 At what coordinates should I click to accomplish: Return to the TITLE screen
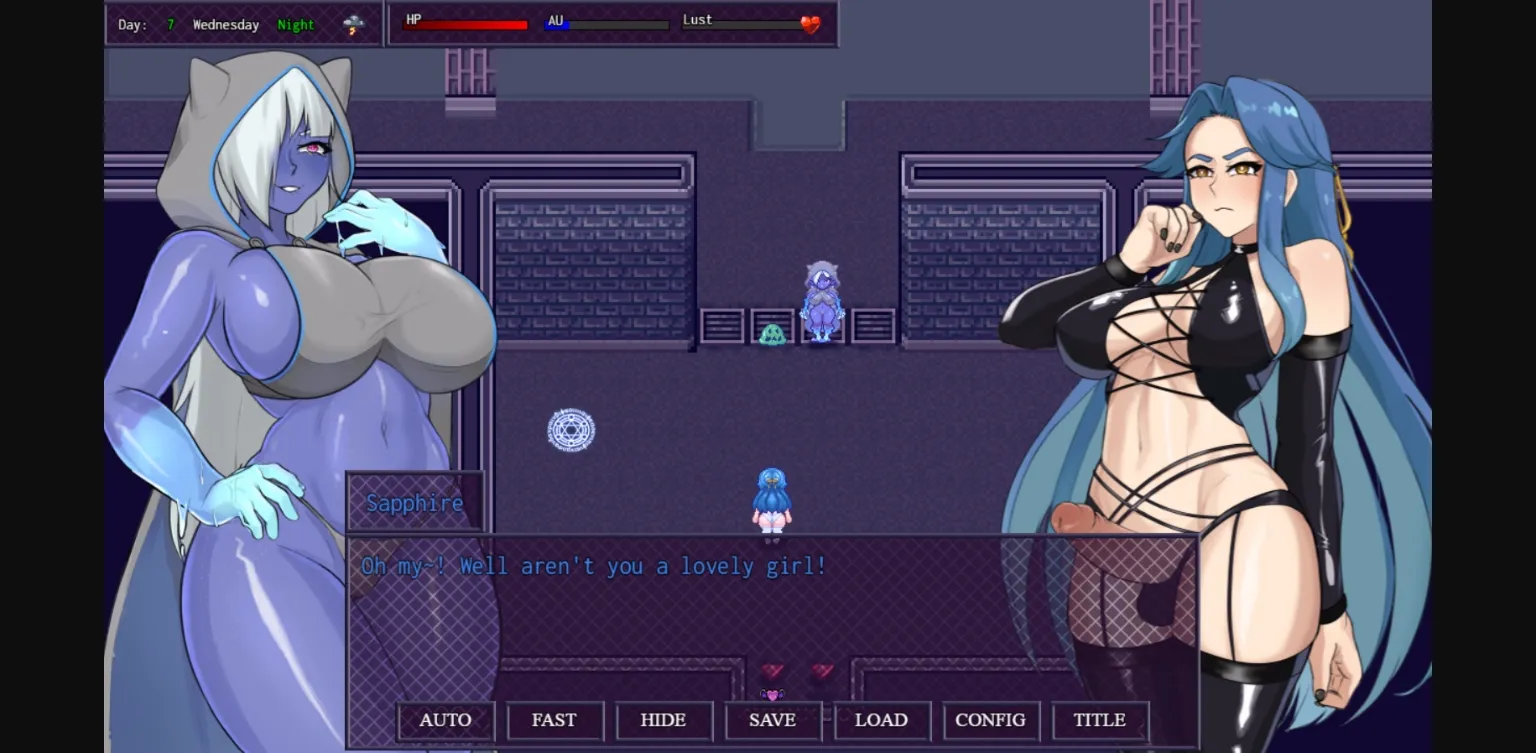[1099, 720]
